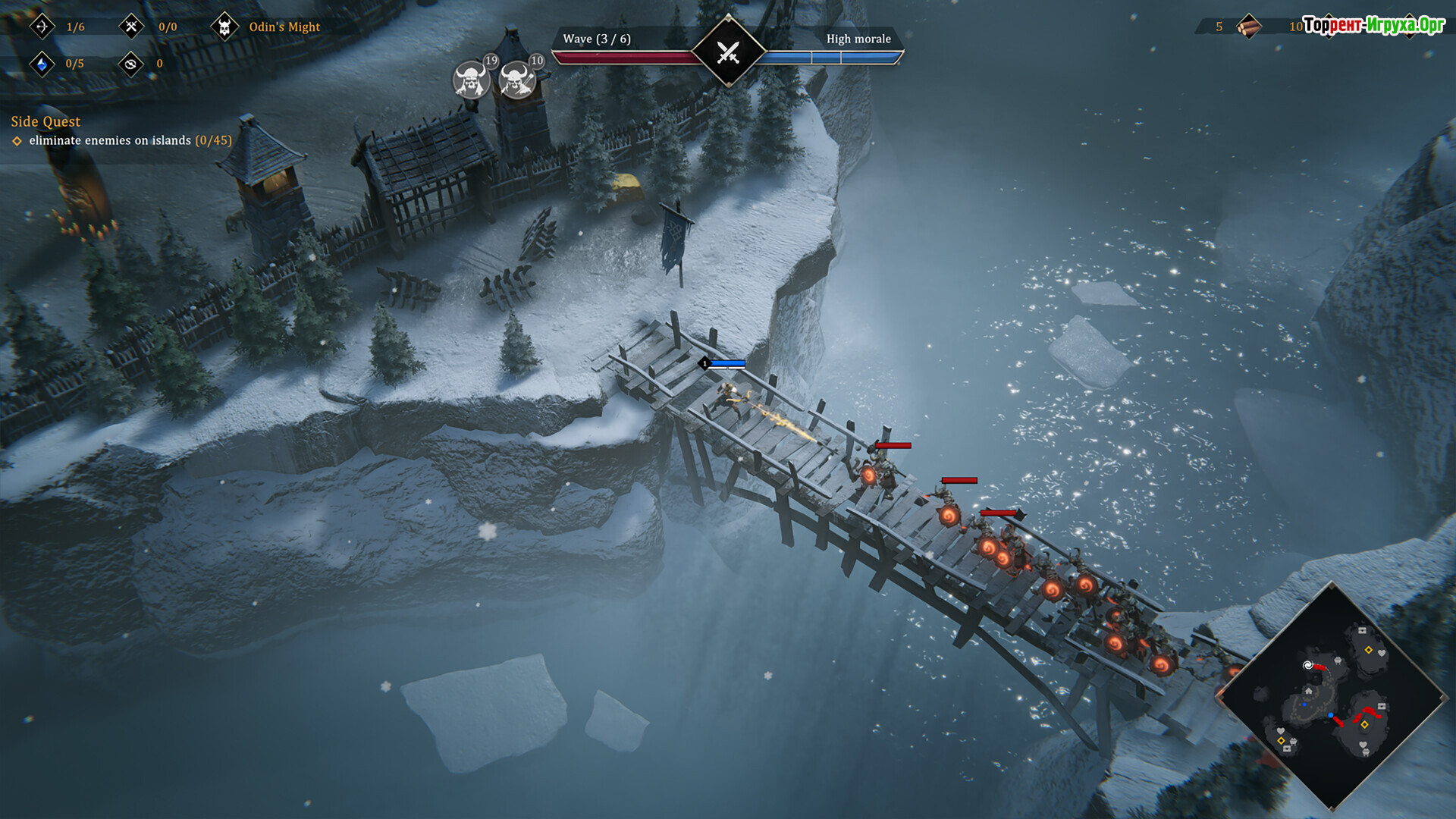The height and width of the screenshot is (819, 1456).
Task: Select the enemy archer wave icon numbered 10
Action: pos(518,79)
